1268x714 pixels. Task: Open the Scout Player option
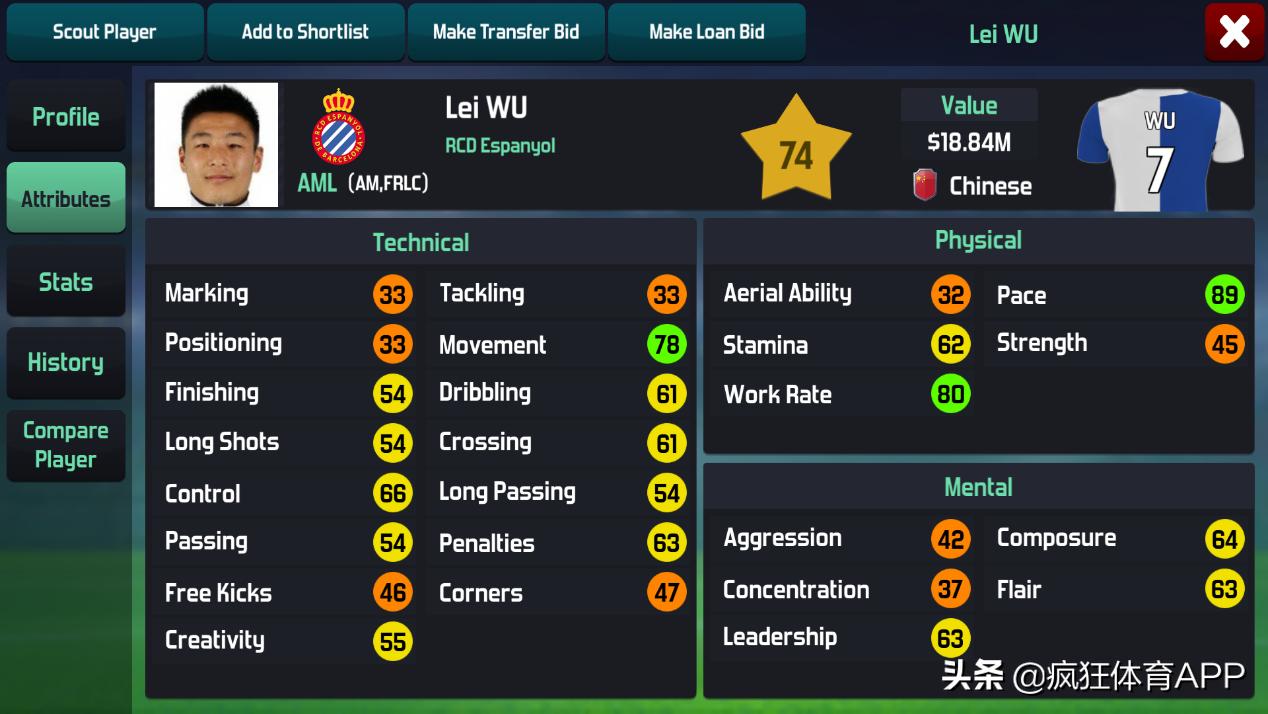[x=104, y=32]
